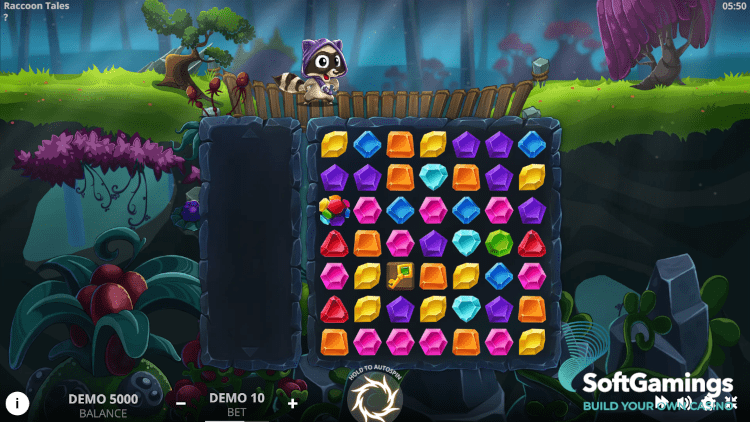Open the game info panel
The width and height of the screenshot is (750, 422).
point(17,403)
